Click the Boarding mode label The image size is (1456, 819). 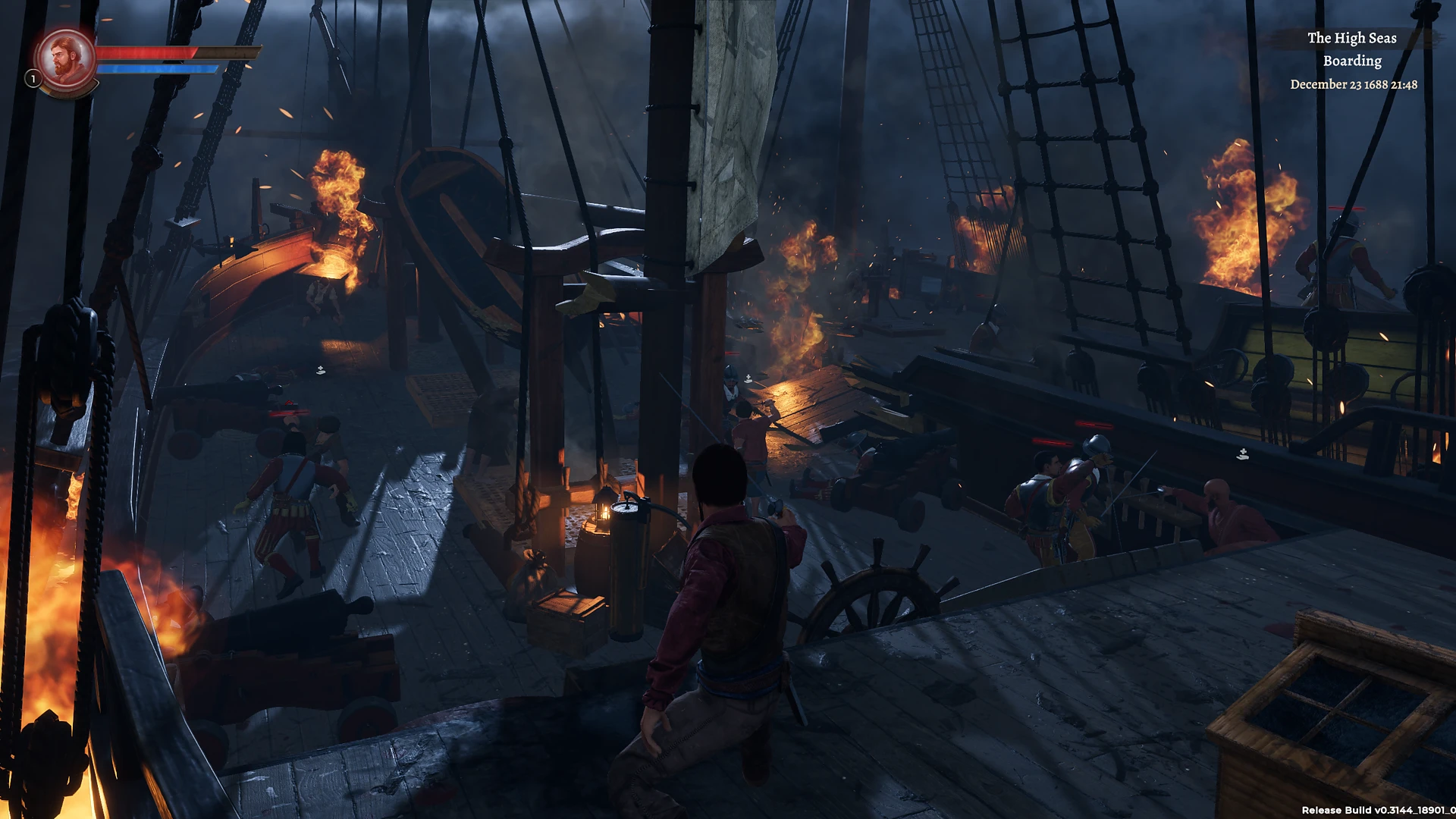coord(1353,61)
